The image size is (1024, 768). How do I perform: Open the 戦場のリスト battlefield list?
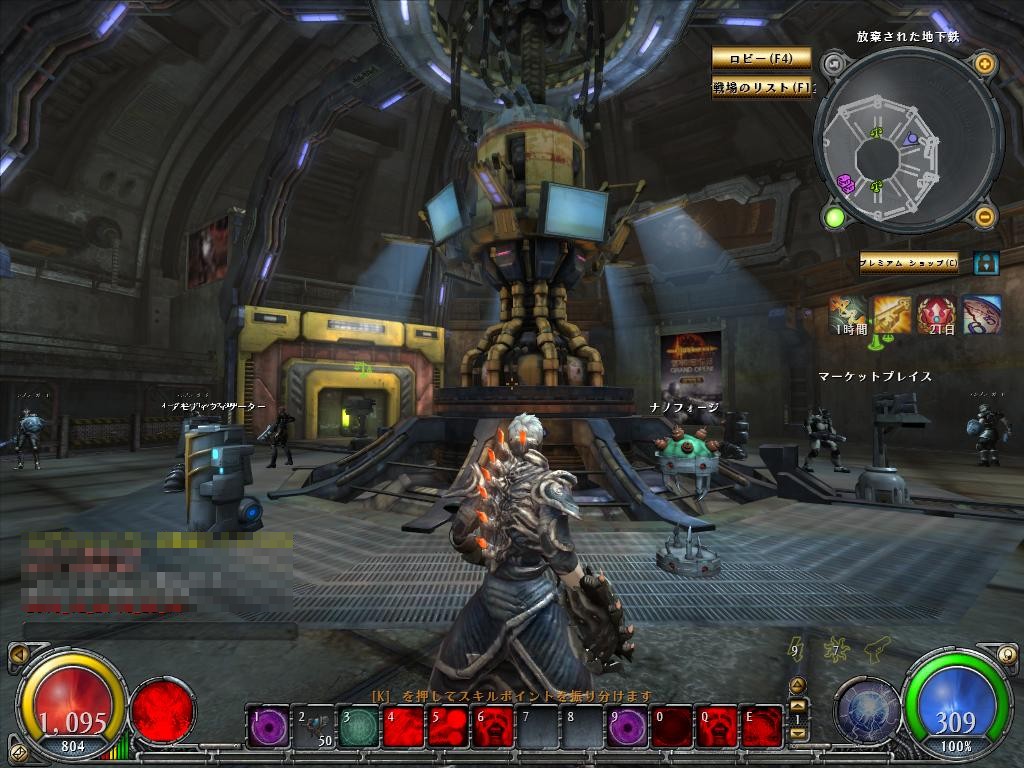pyautogui.click(x=761, y=88)
